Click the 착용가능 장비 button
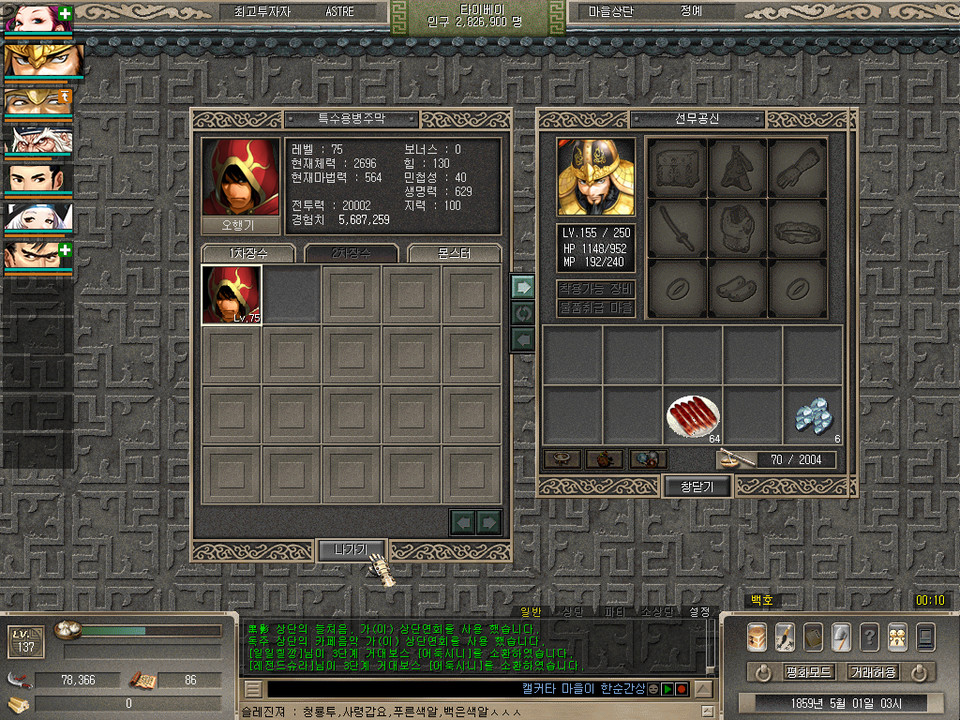The image size is (960, 720). (x=596, y=289)
